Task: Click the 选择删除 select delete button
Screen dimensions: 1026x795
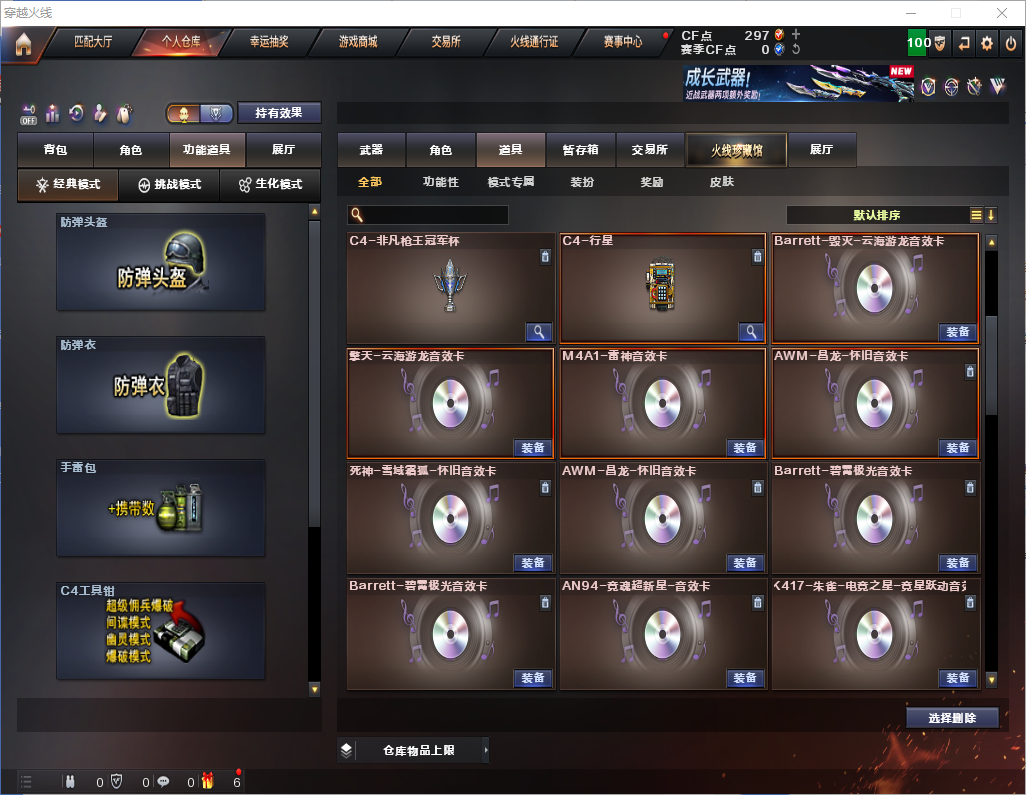Action: (952, 718)
